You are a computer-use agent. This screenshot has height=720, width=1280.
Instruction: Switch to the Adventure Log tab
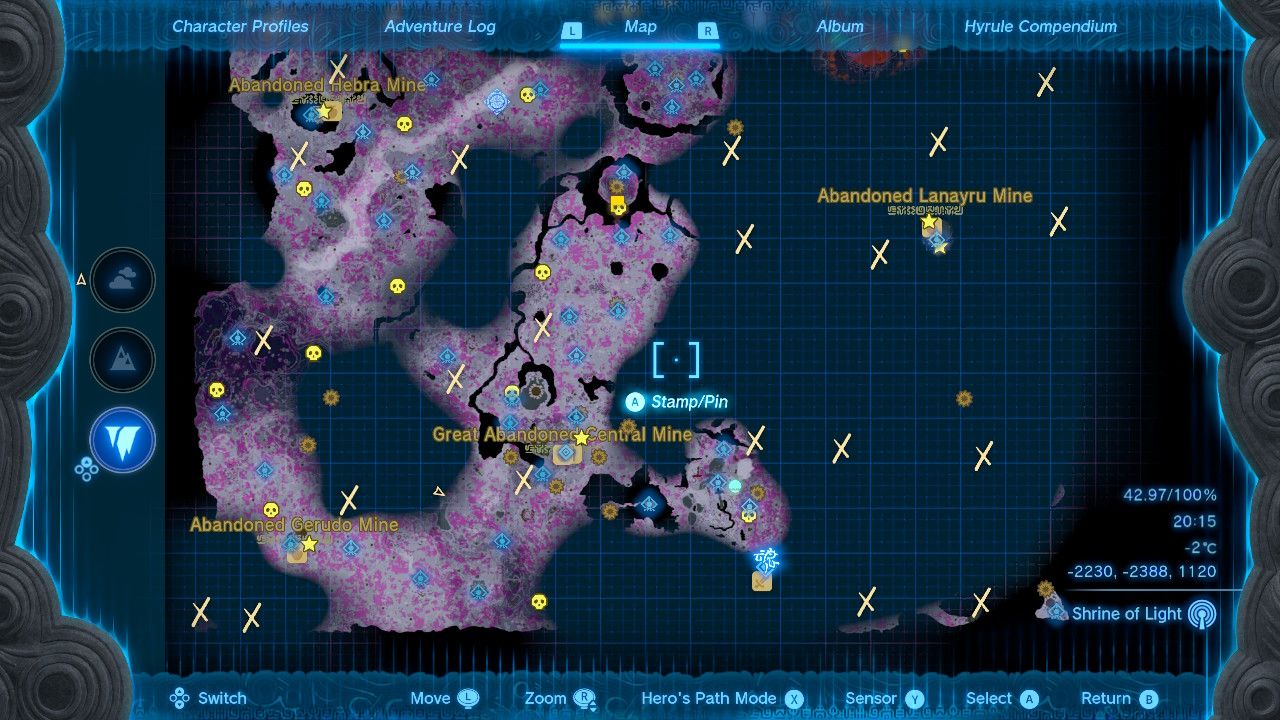[440, 27]
